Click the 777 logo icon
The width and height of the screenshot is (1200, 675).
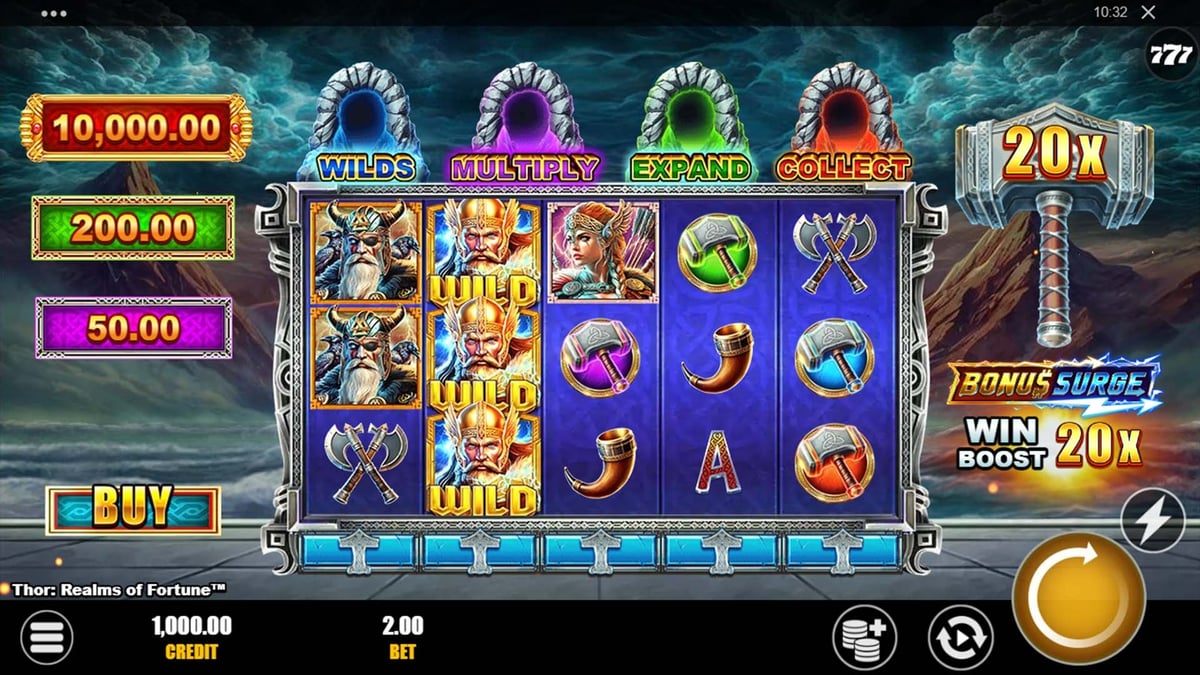tap(1171, 56)
